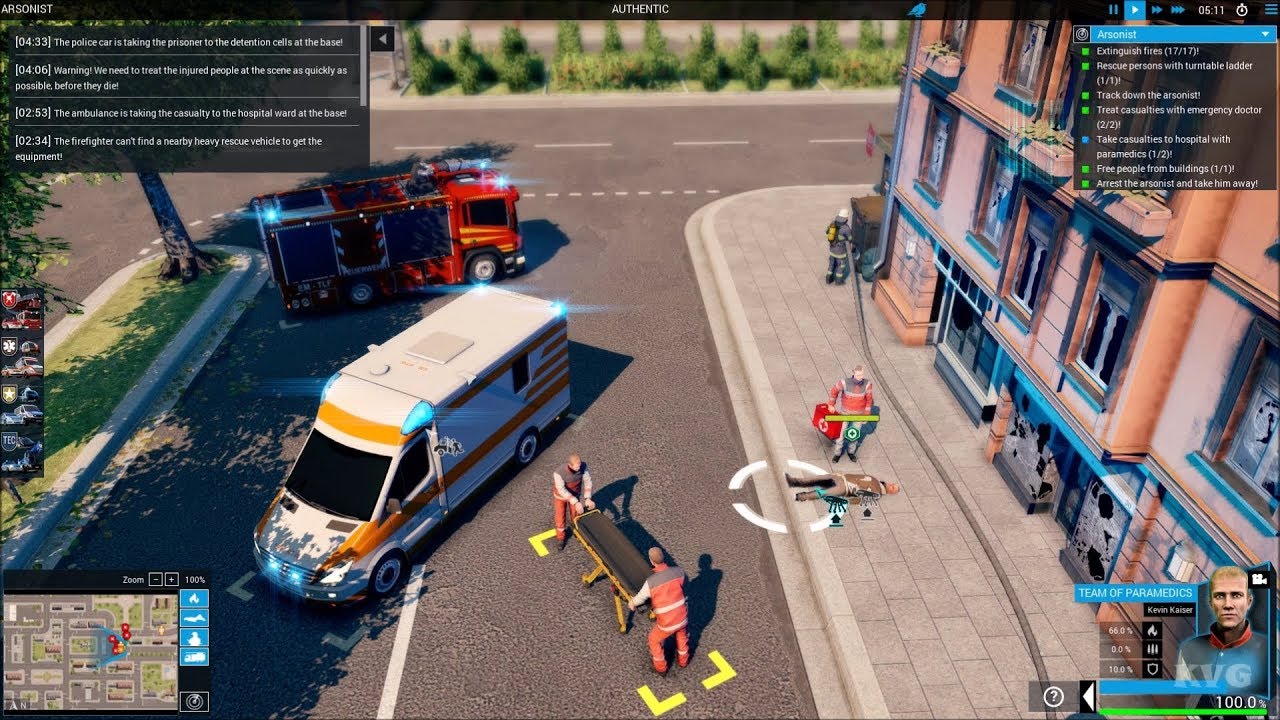Pause the game with the pause icon
Viewport: 1280px width, 720px height.
pos(1113,9)
